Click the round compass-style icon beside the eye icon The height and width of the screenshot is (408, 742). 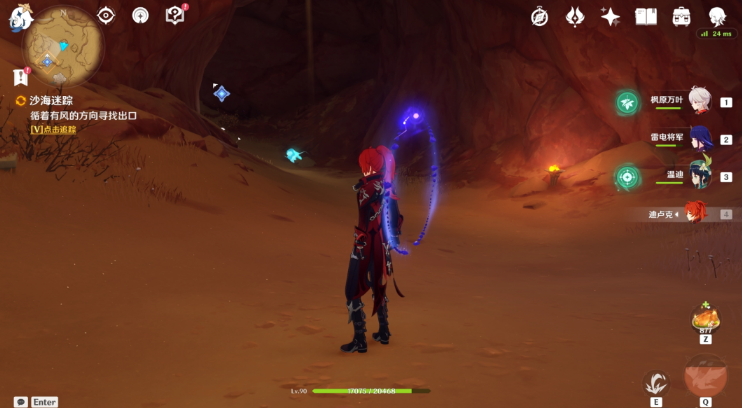140,15
